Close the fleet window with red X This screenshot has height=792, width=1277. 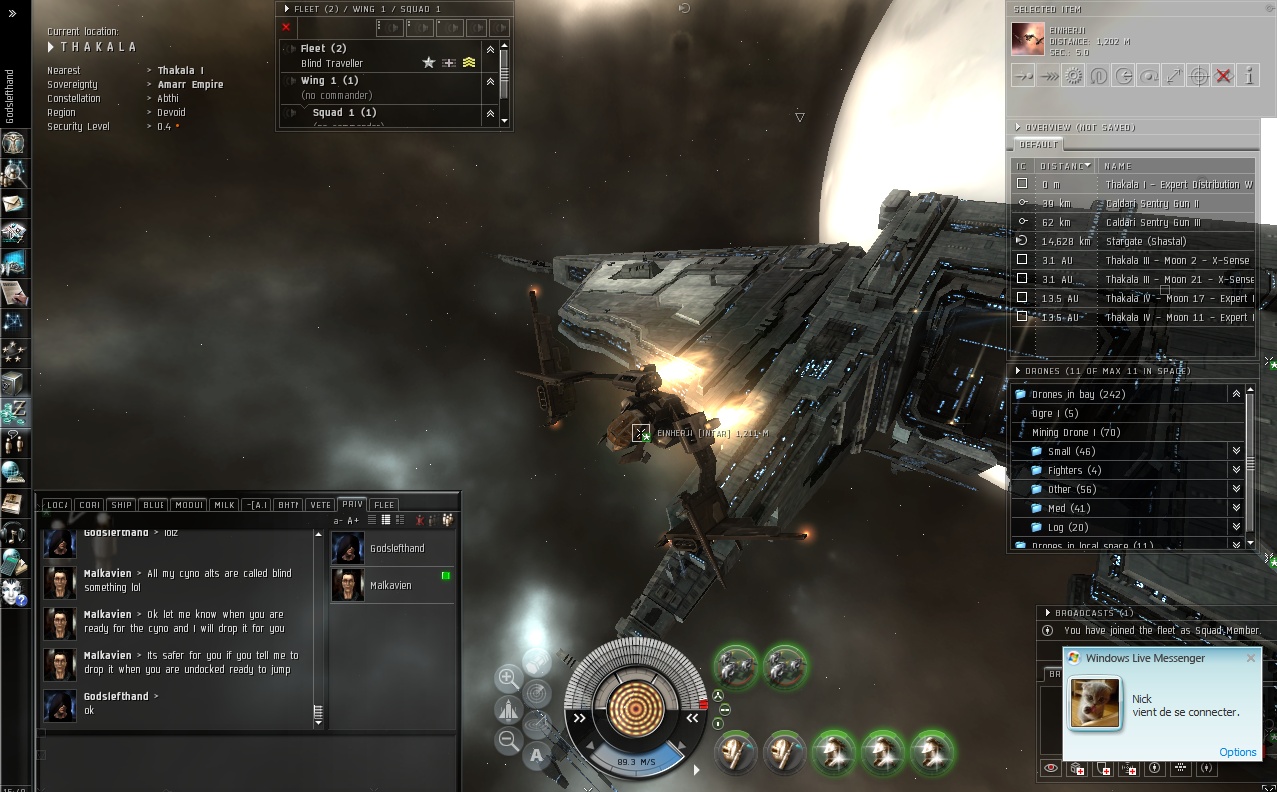point(286,27)
